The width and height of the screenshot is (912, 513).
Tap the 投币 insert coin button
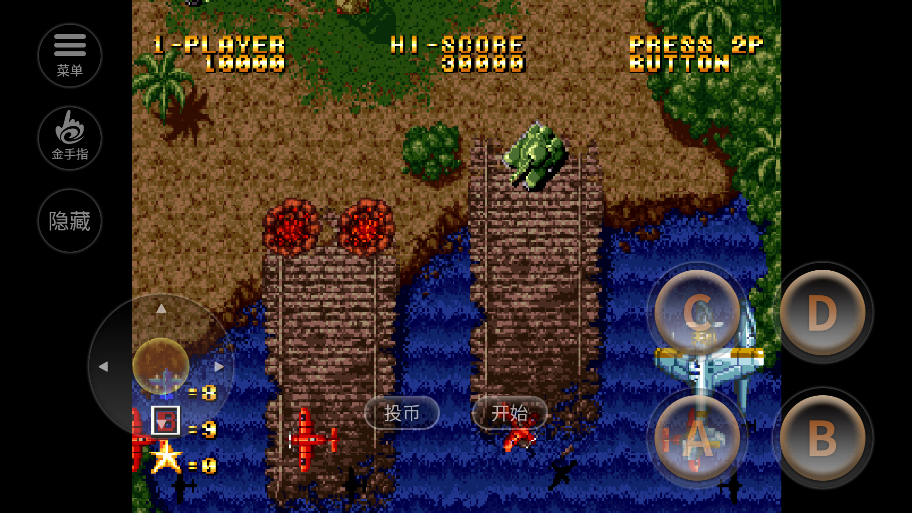(x=402, y=413)
